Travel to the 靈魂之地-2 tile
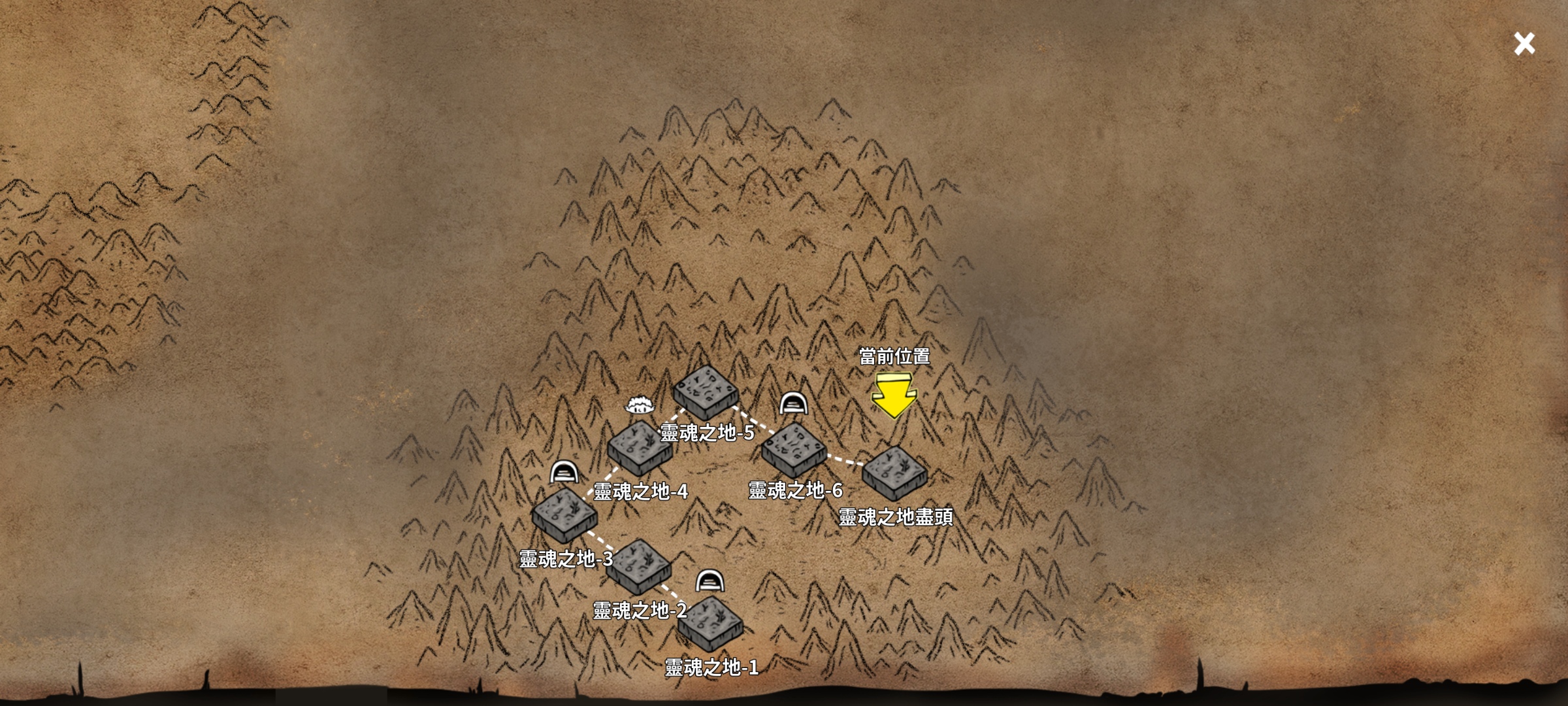 [x=638, y=565]
